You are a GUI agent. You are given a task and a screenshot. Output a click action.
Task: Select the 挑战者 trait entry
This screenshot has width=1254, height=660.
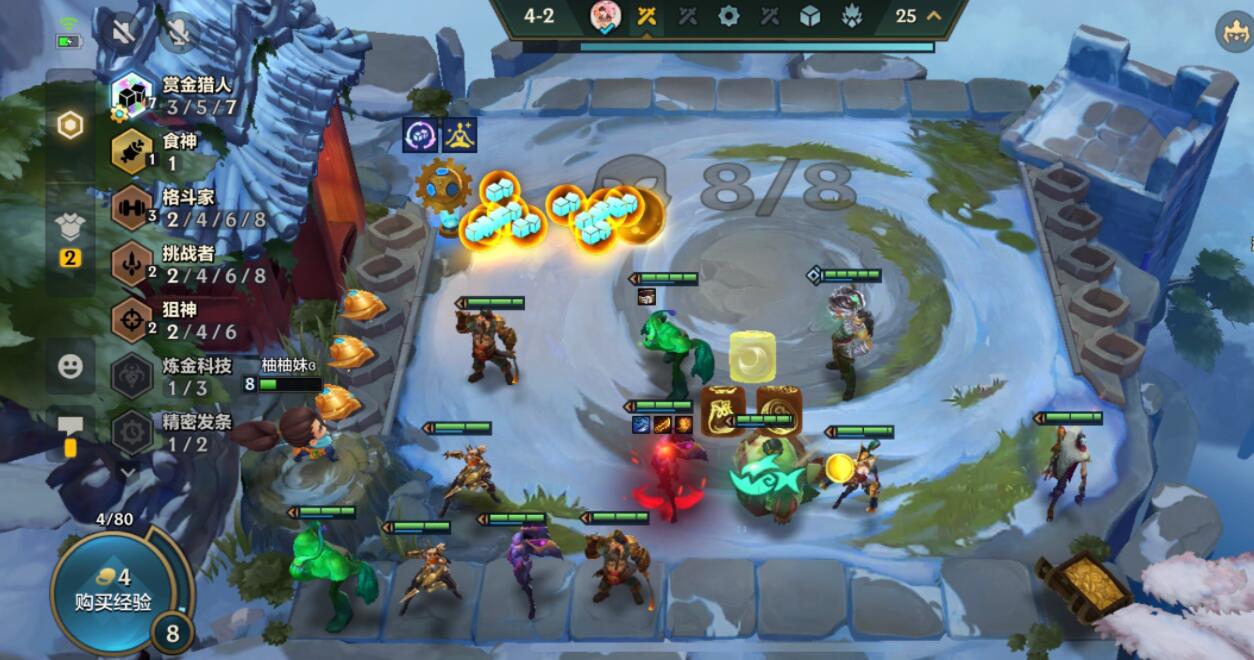click(x=170, y=264)
